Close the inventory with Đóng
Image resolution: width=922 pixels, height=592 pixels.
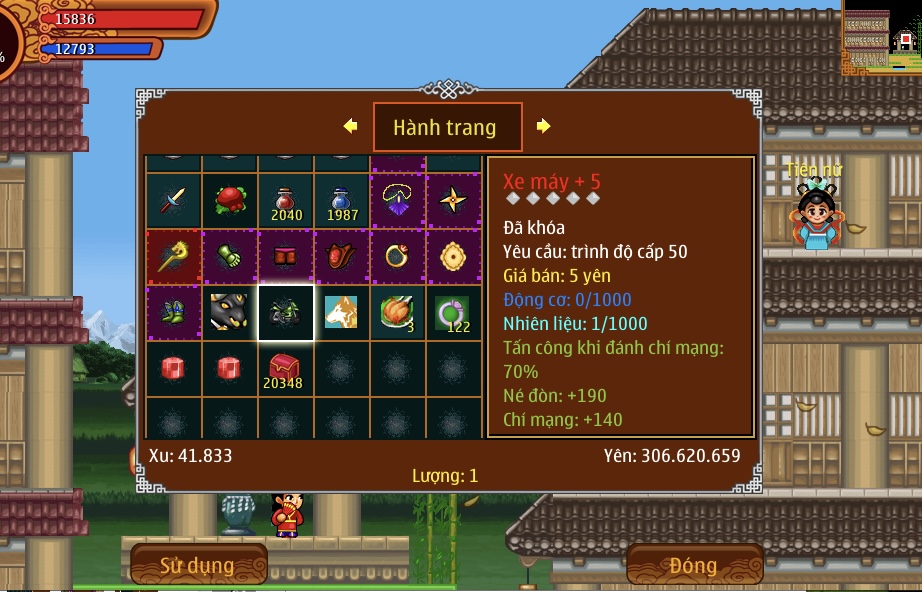693,565
